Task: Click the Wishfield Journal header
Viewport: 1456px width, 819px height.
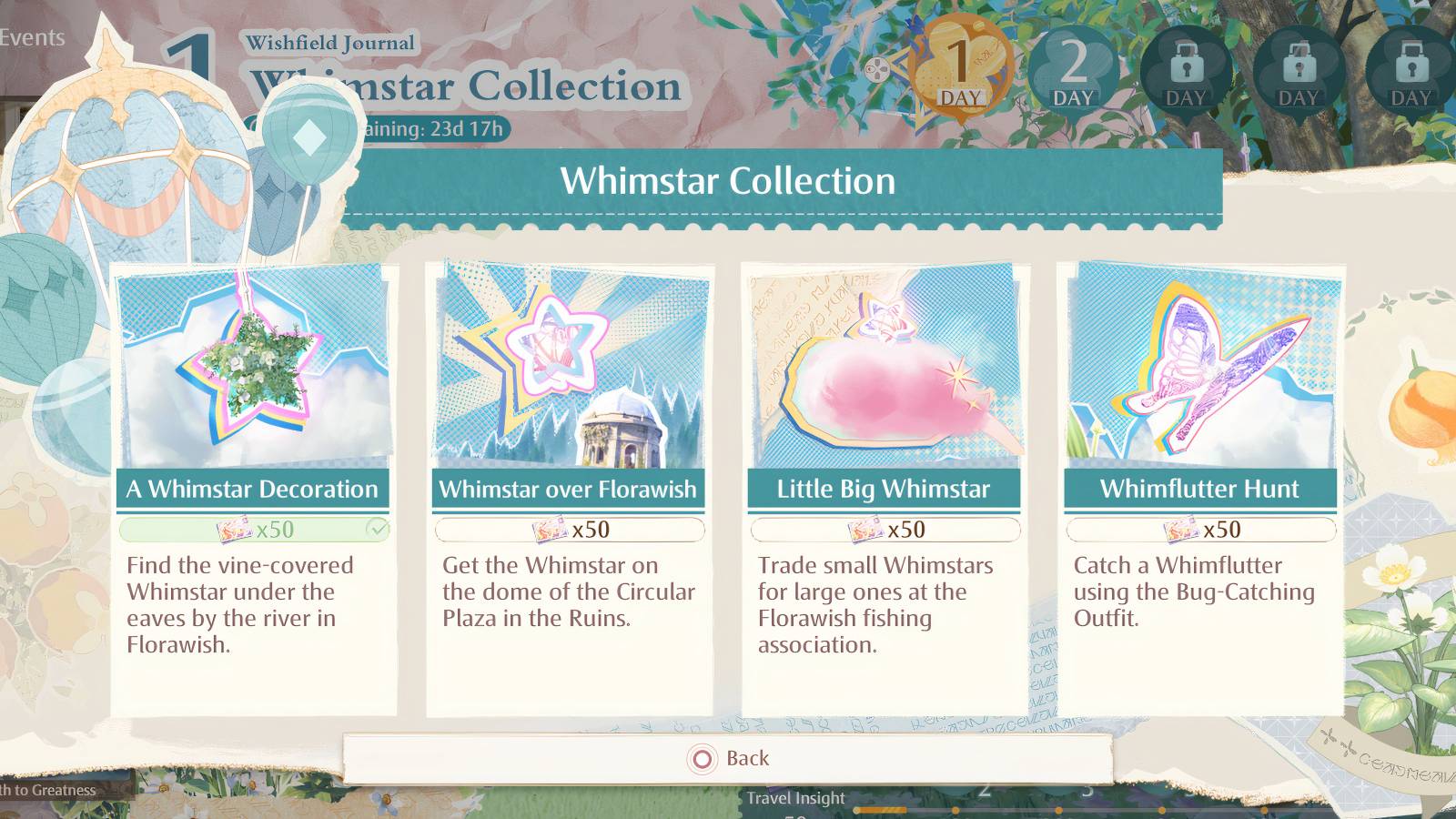Action: coord(331,42)
